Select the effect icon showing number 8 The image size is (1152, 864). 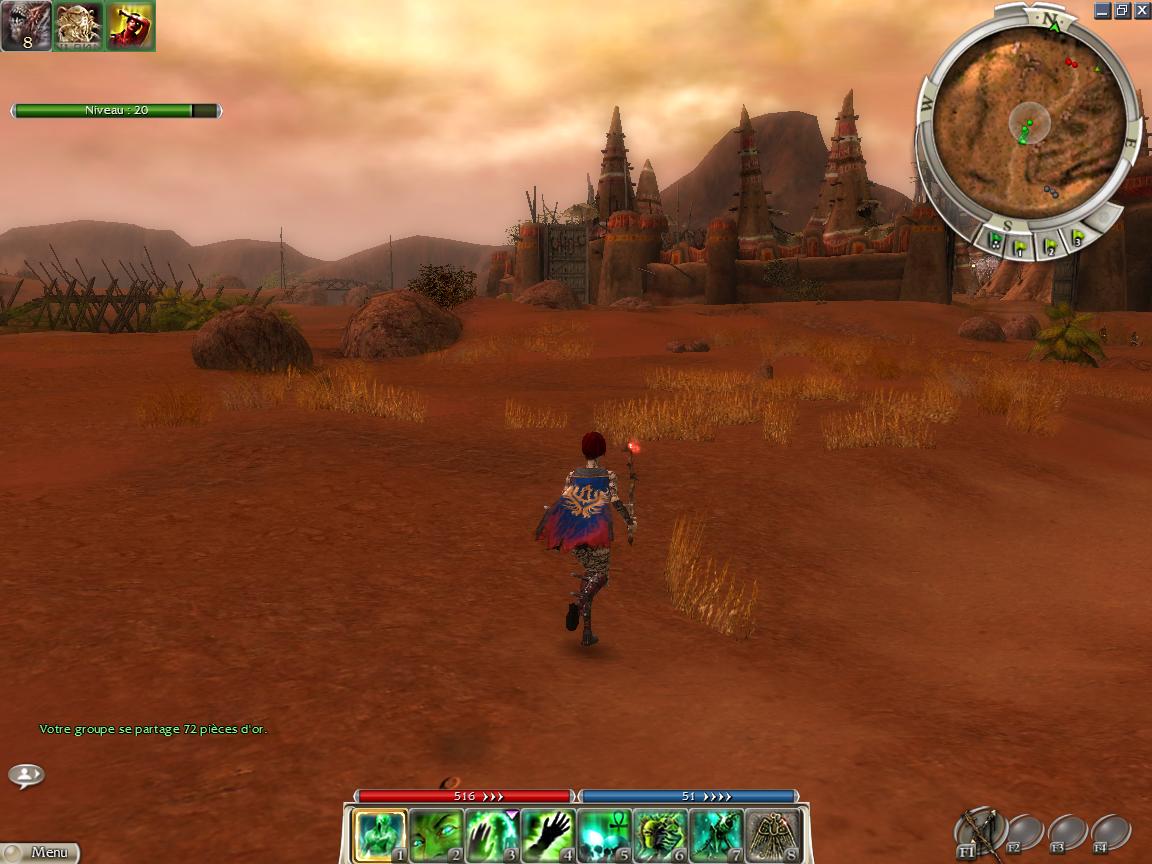pyautogui.click(x=25, y=26)
